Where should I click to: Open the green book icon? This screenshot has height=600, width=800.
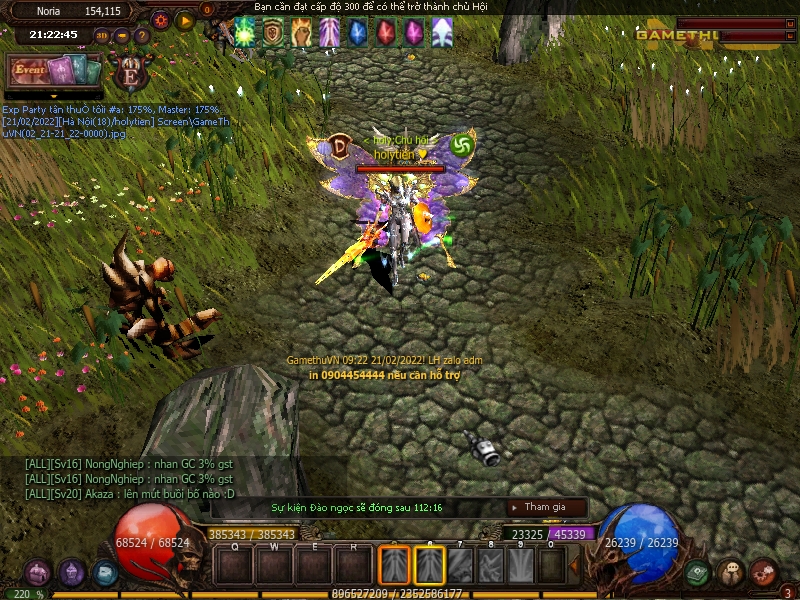(x=698, y=573)
